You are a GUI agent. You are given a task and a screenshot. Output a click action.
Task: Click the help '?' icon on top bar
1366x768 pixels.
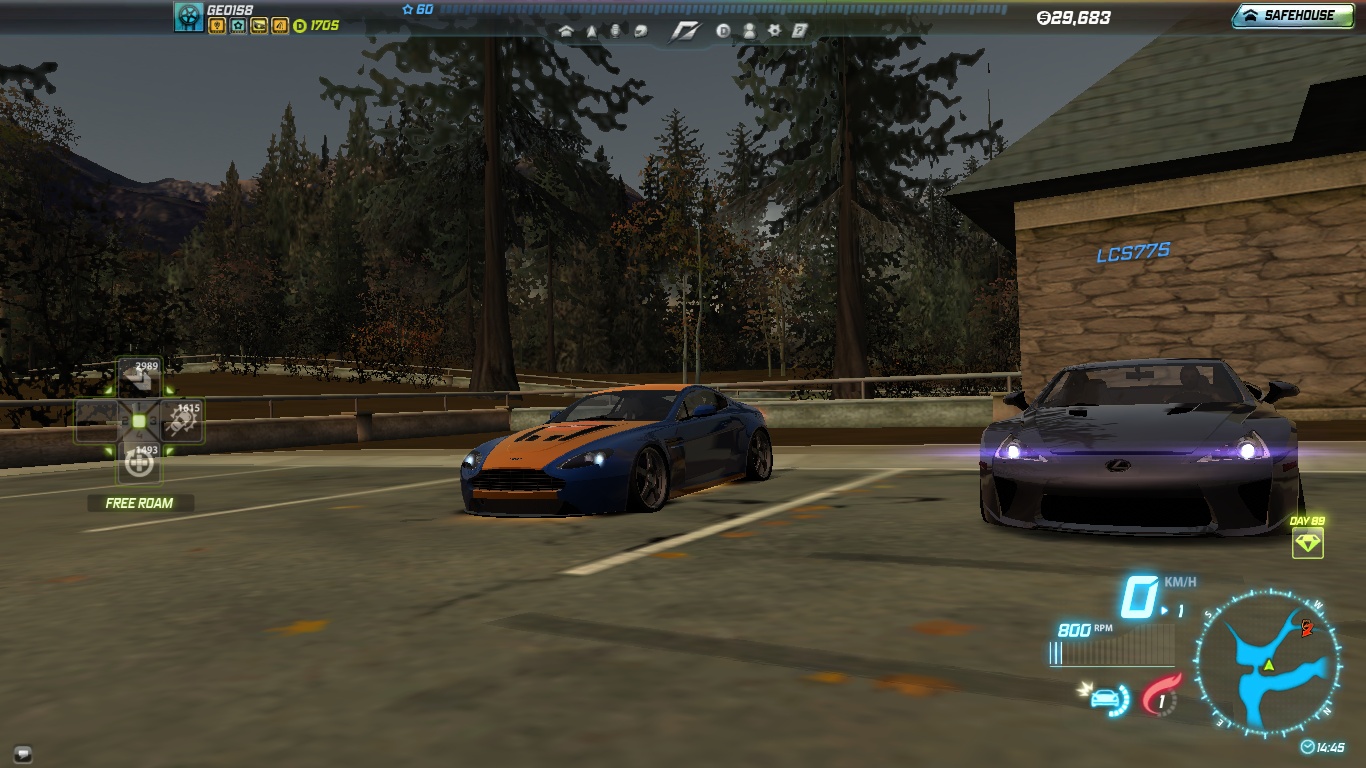click(x=800, y=31)
